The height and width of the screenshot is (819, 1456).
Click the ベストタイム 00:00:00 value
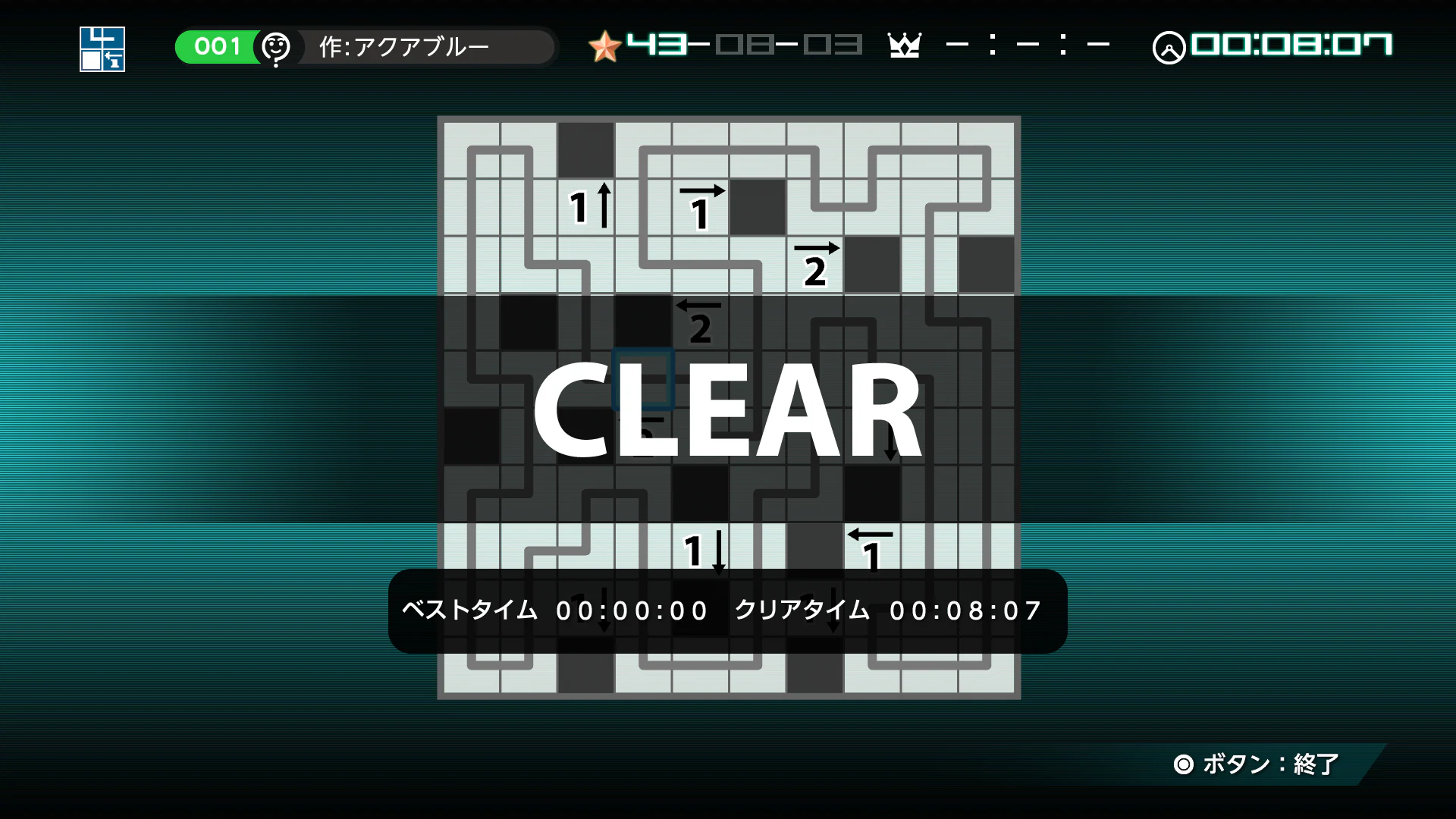(x=632, y=610)
